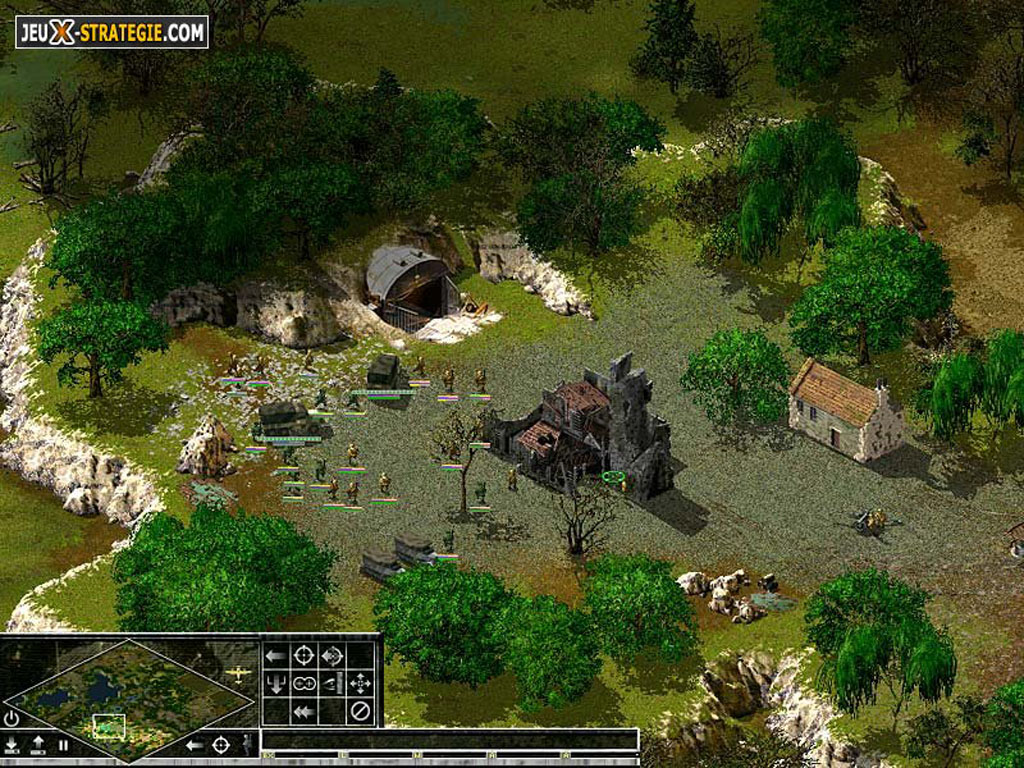Select the bracketed down-arrow unload command

[276, 683]
